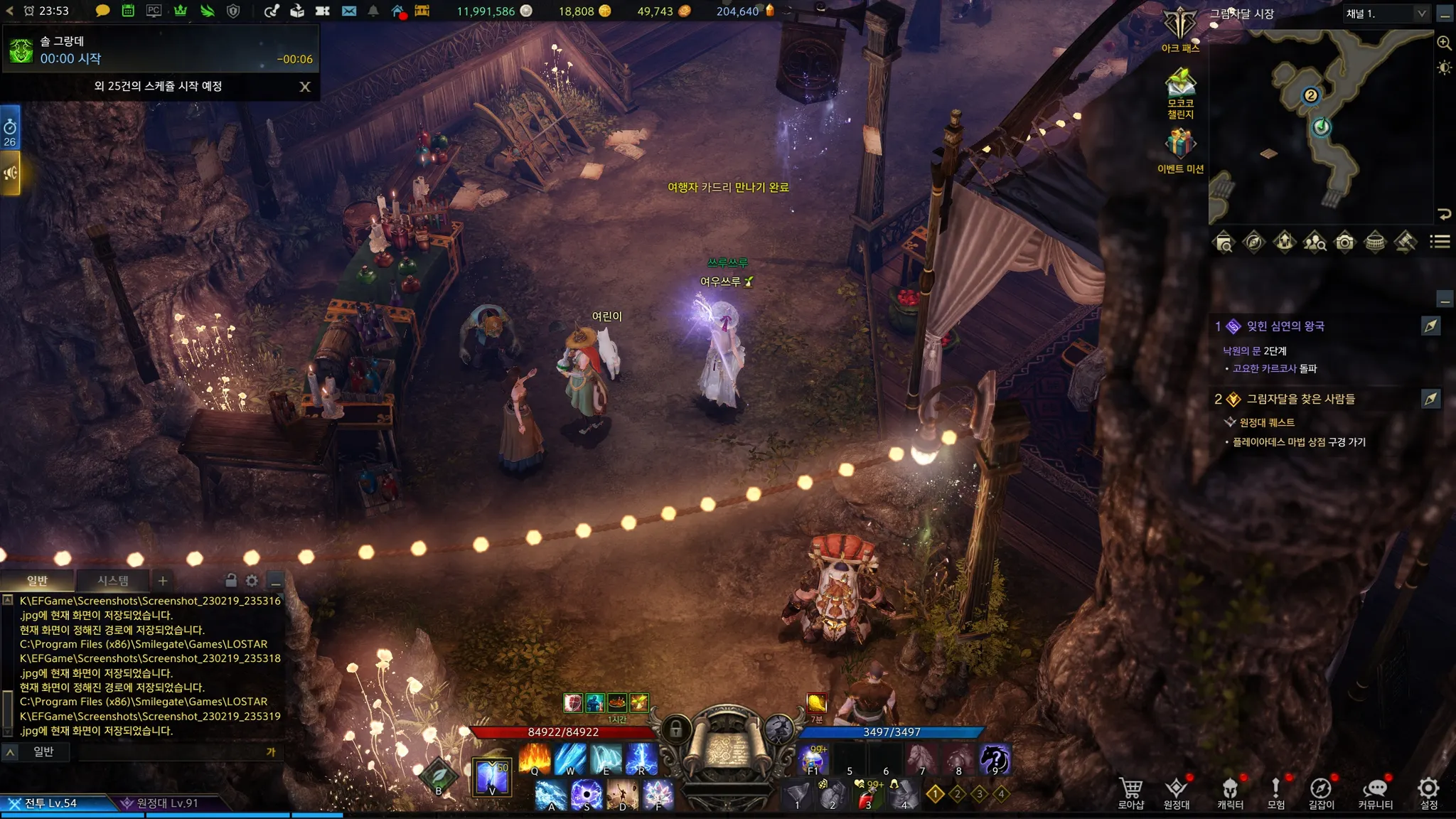This screenshot has height=819, width=1456.
Task: Open the 캐릭터 menu
Action: [x=1230, y=792]
